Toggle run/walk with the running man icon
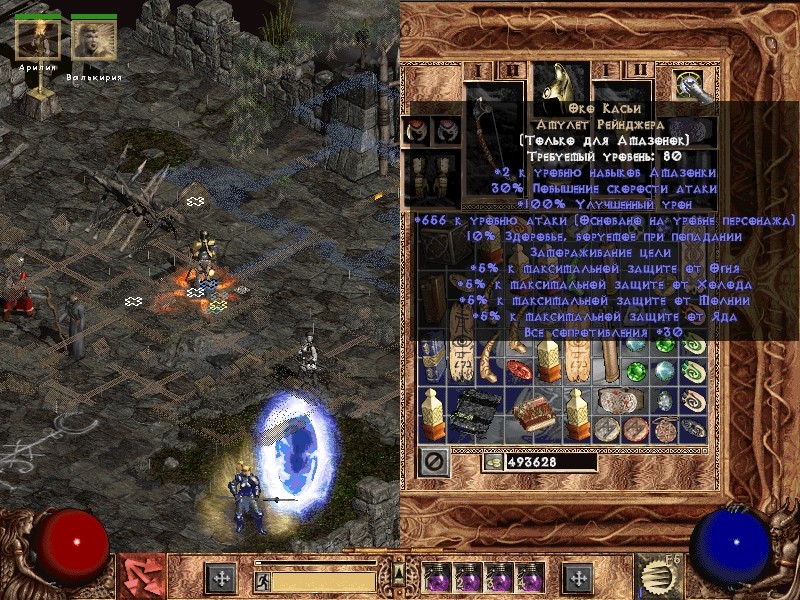This screenshot has width=800, height=600. pyautogui.click(x=262, y=580)
